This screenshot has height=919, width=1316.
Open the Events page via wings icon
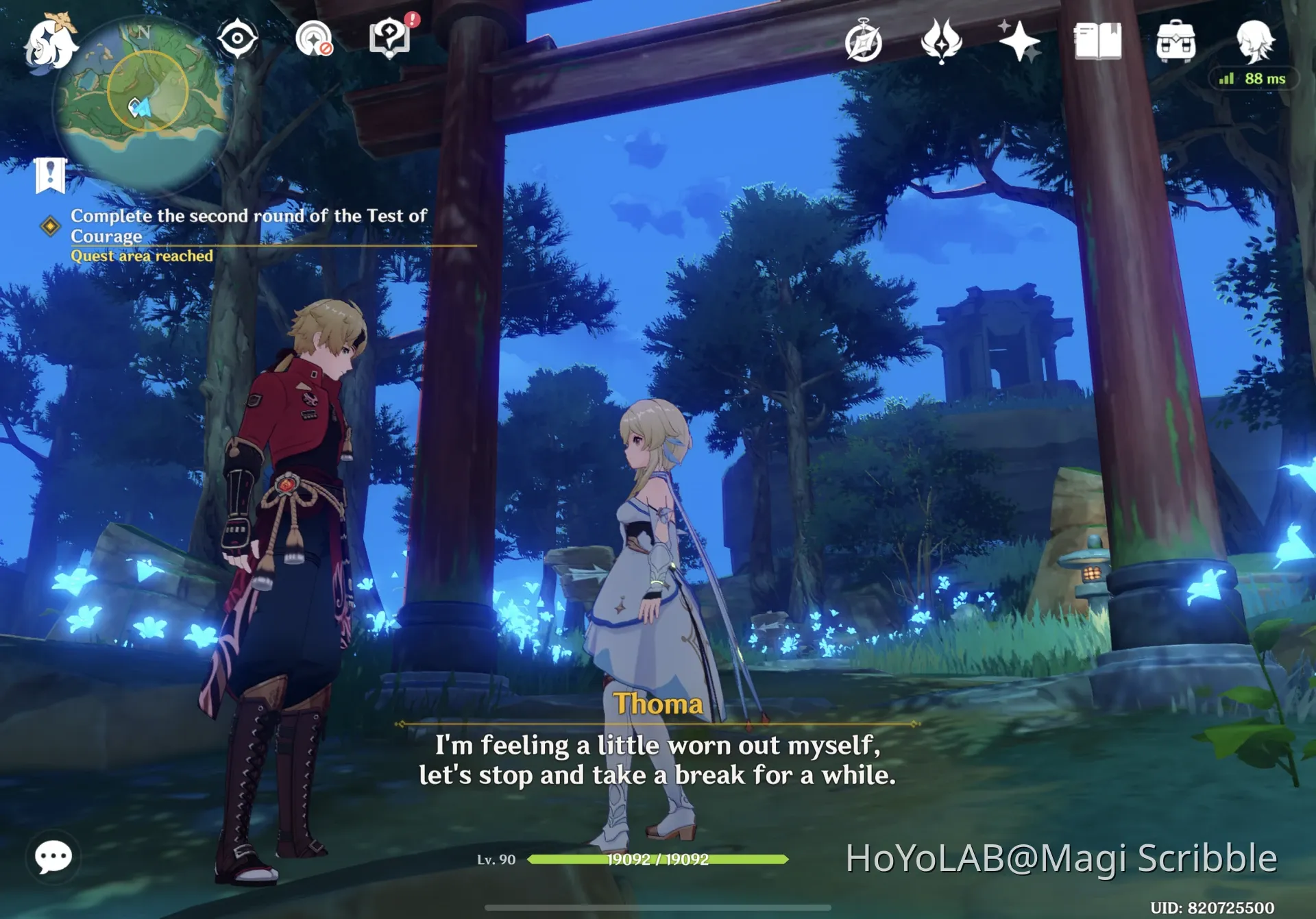[x=942, y=41]
